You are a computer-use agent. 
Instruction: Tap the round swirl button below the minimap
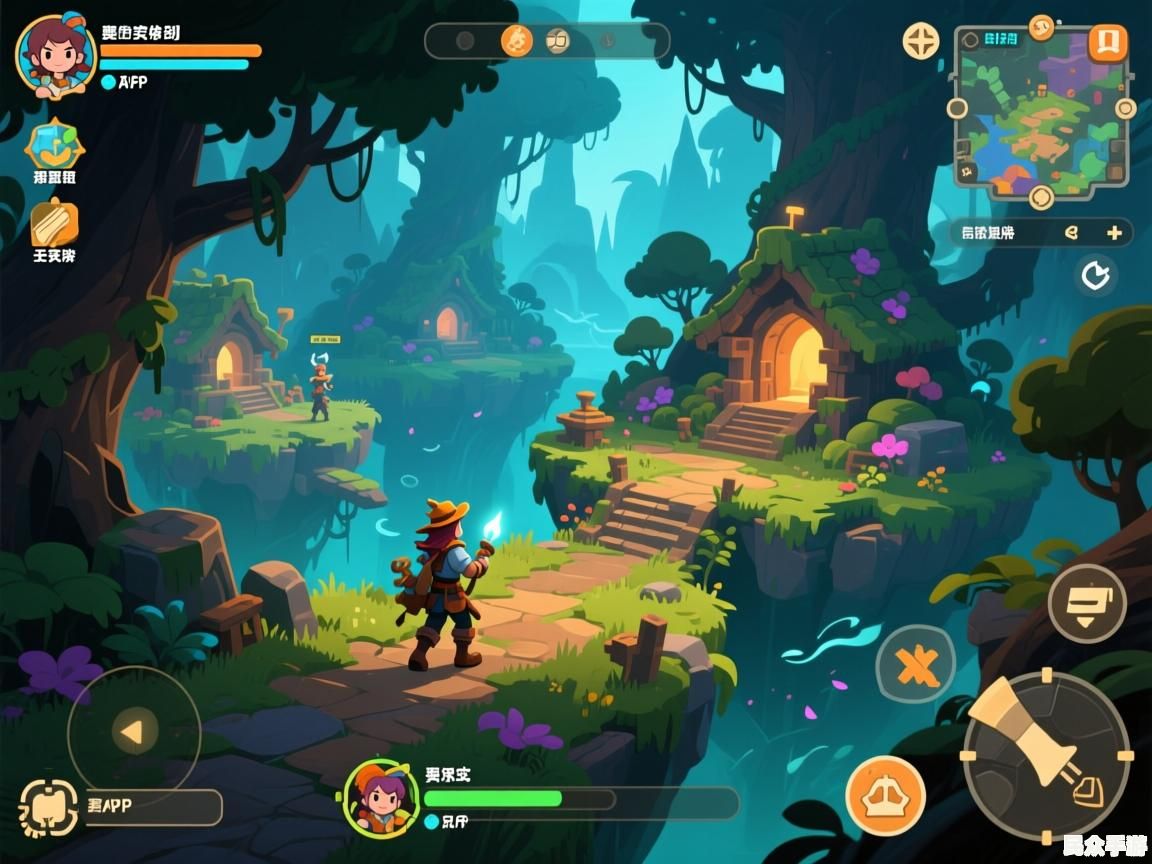pyautogui.click(x=1041, y=196)
